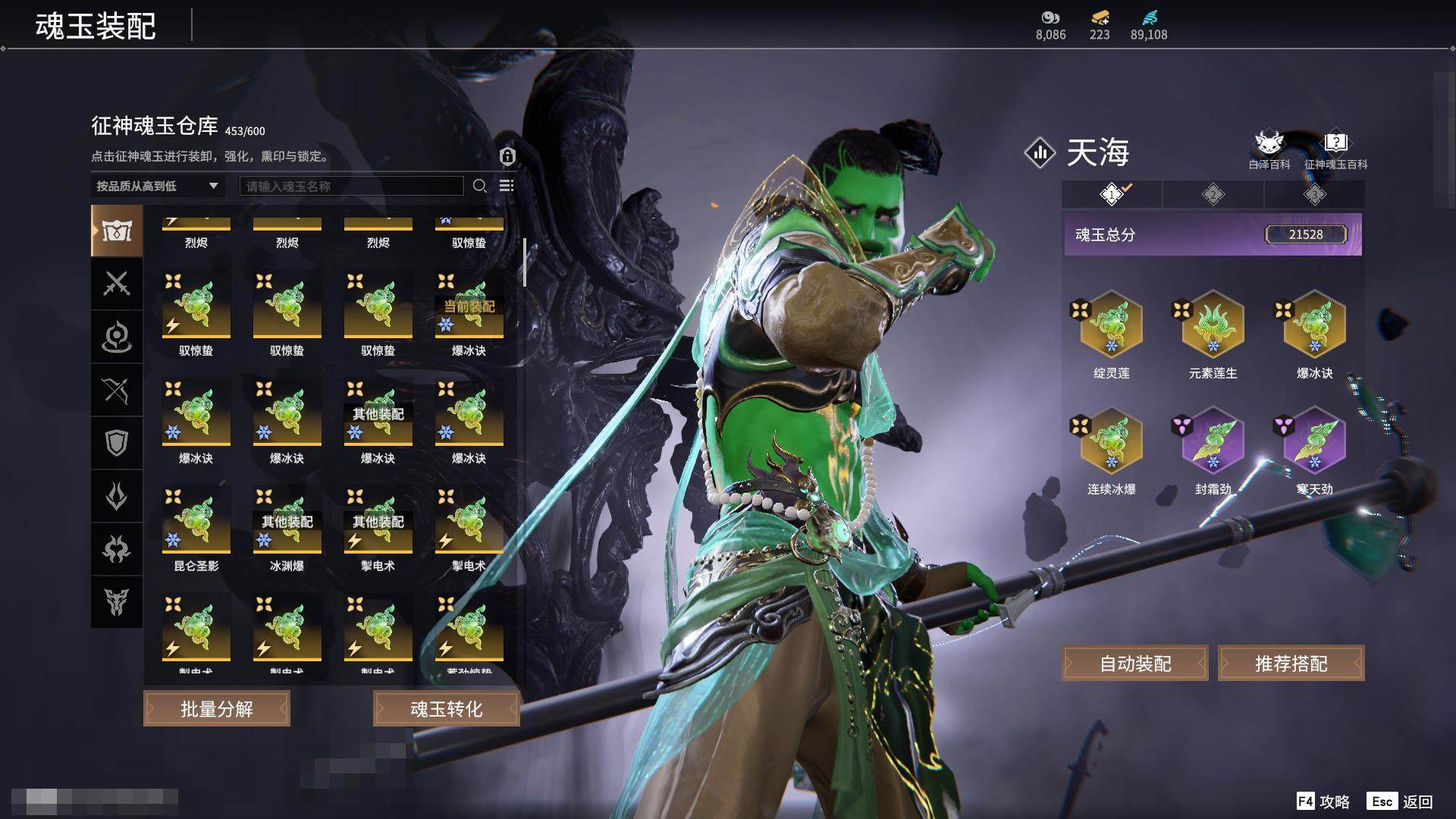Viewport: 1456px width, 819px height.
Task: Open 白泽百科 encyclopedia
Action: coord(1269,149)
